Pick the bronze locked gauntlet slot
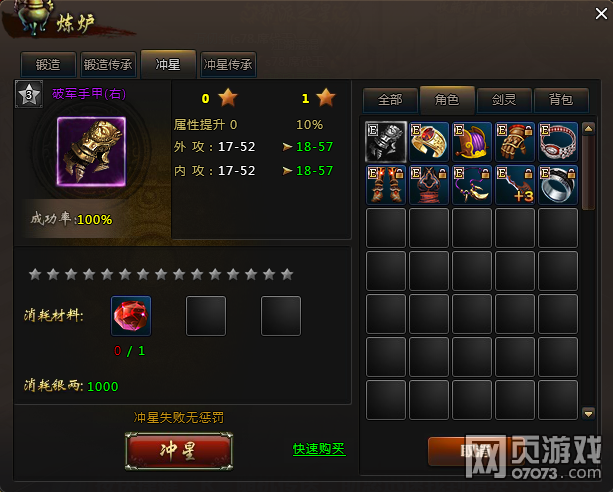Screen dimensions: 613x492 click(x=515, y=142)
